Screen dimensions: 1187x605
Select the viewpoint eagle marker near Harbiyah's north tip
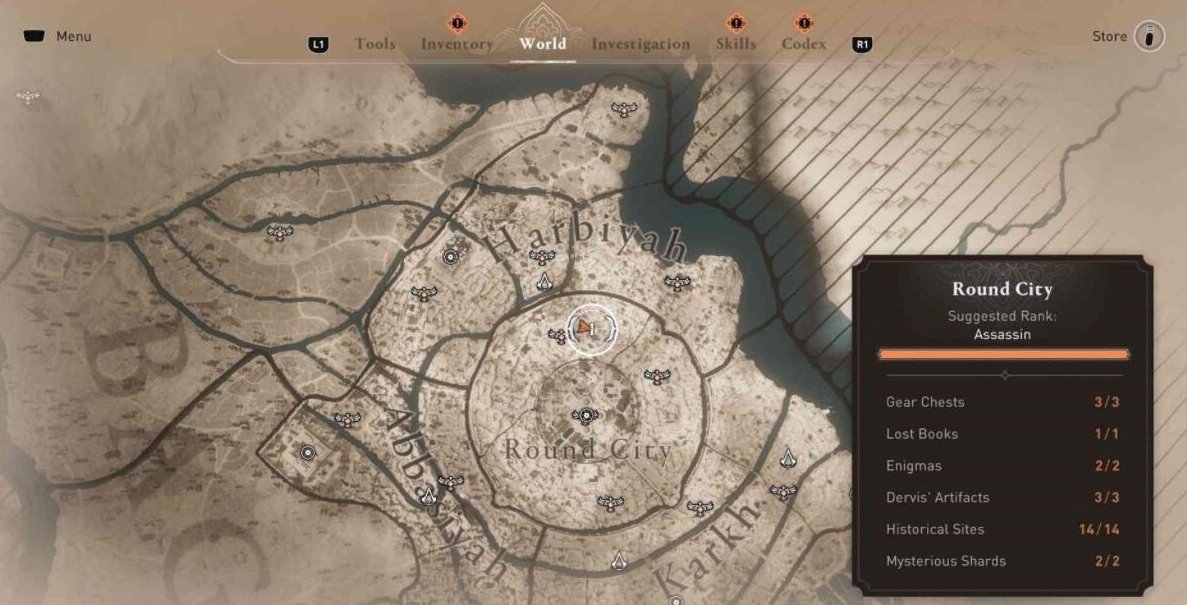coord(625,109)
